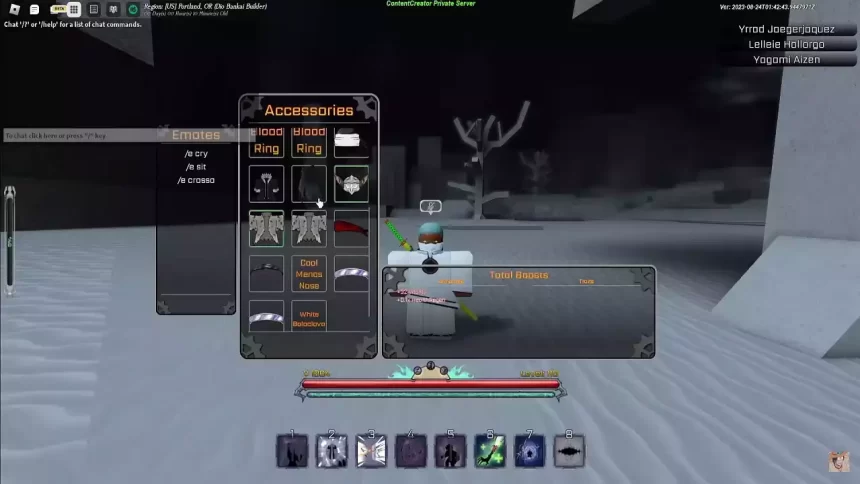Activate hotbar skill slot 2

tap(332, 451)
